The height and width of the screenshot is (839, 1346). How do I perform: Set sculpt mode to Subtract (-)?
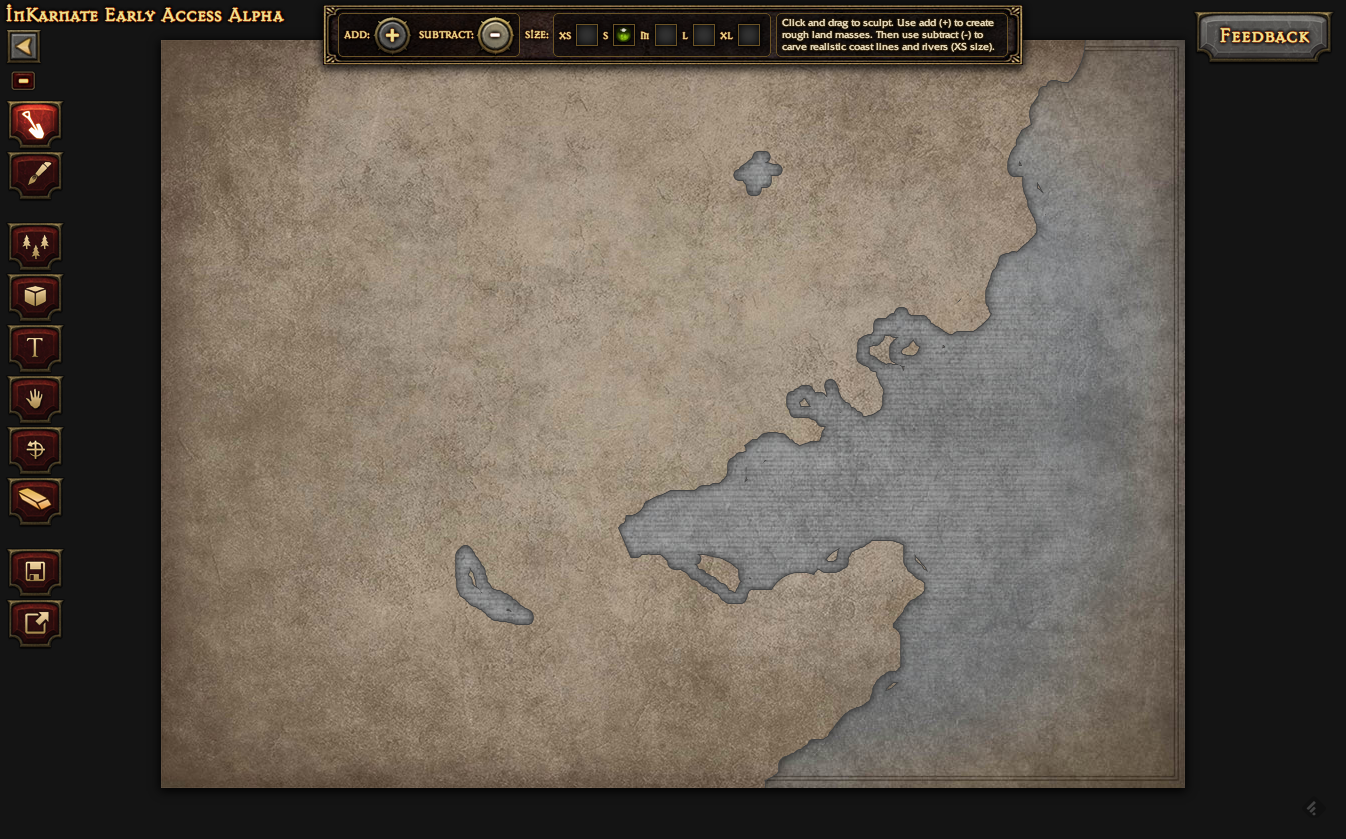pyautogui.click(x=495, y=36)
